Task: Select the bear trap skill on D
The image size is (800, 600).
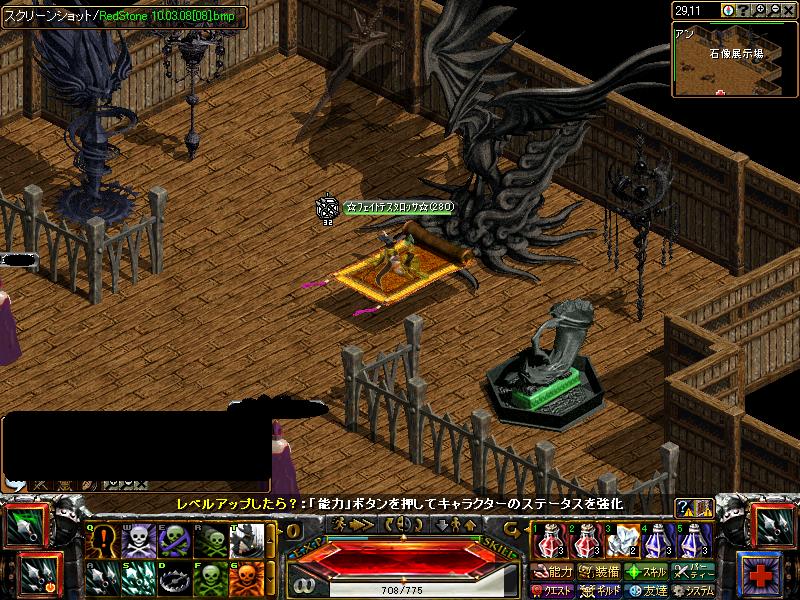Action: pos(174,579)
